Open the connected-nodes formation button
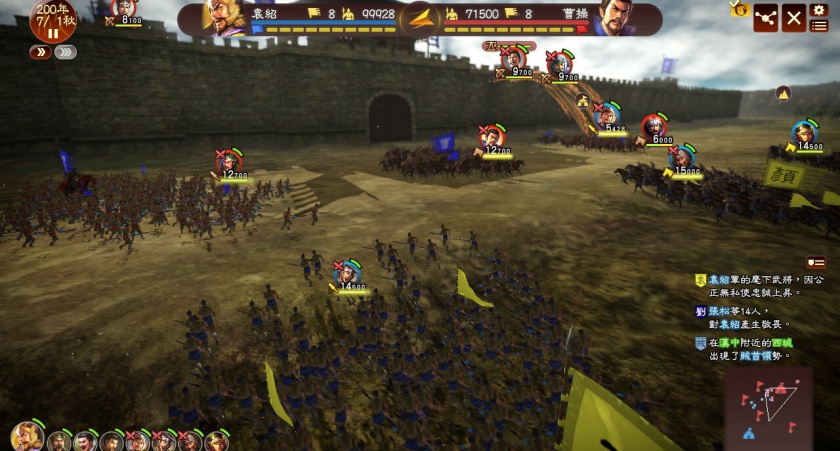The height and width of the screenshot is (451, 840). click(766, 18)
